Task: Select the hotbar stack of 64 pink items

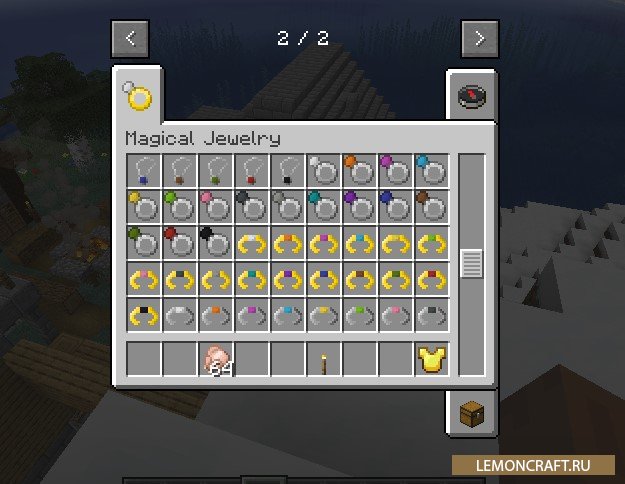Action: (217, 360)
